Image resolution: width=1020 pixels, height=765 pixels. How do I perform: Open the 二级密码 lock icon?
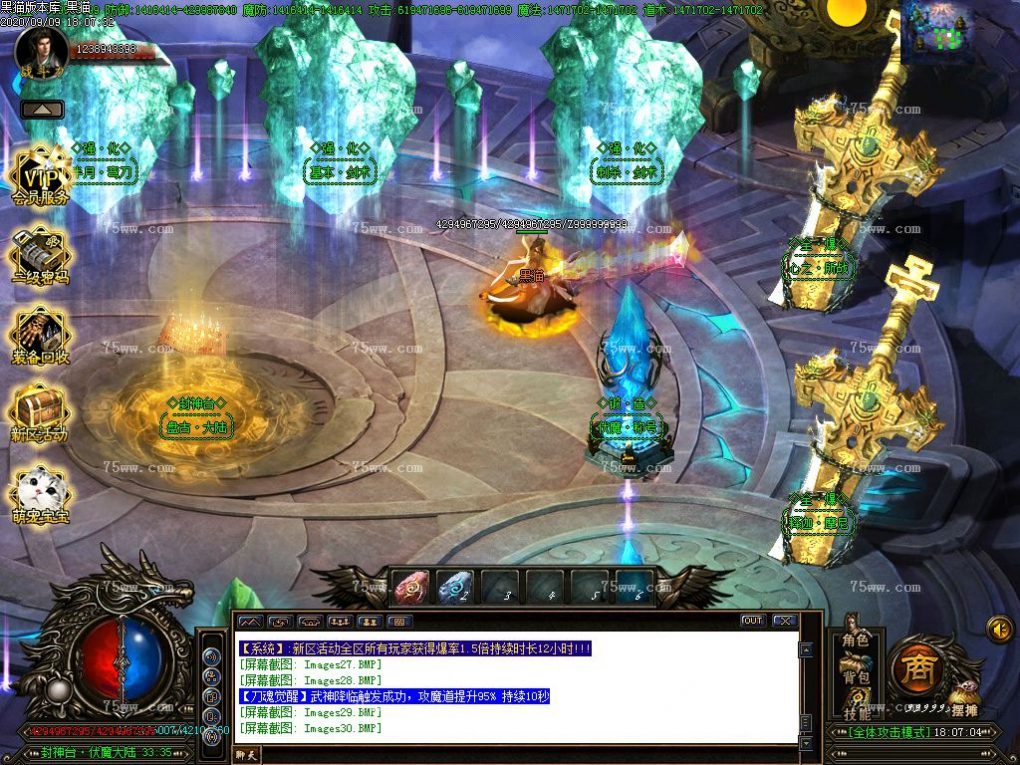[40, 256]
